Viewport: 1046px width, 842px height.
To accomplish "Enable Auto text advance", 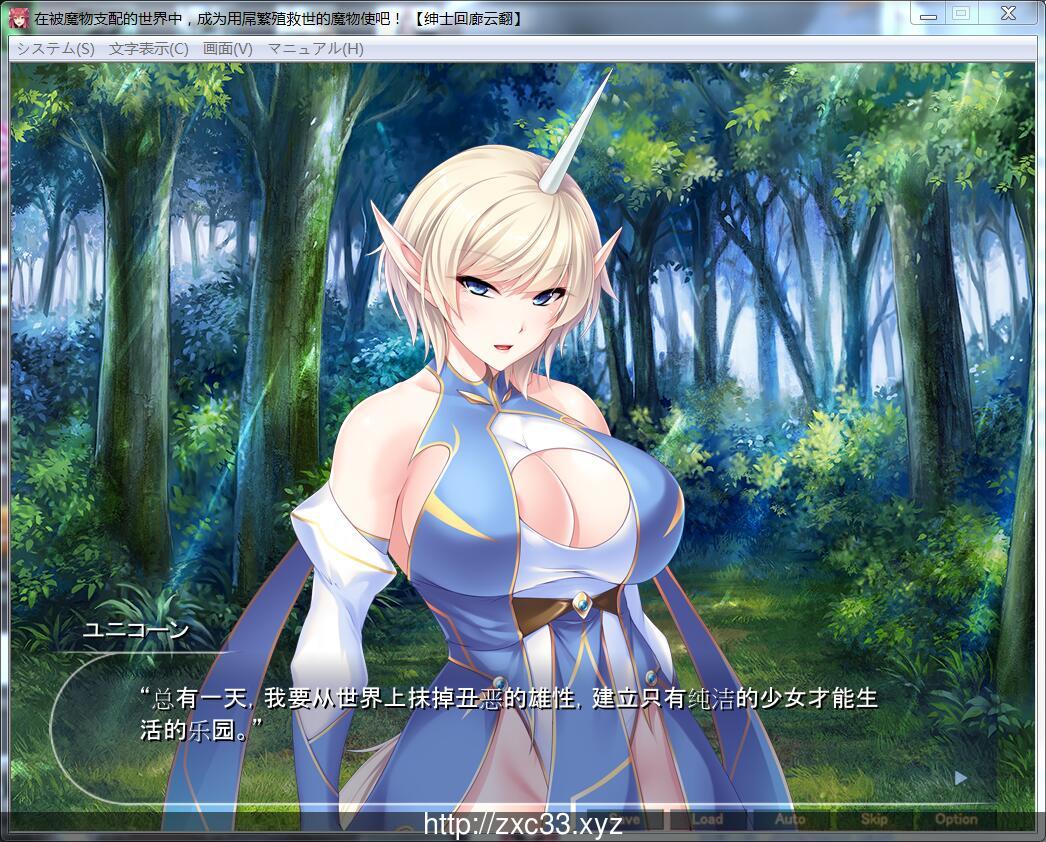I will [790, 819].
